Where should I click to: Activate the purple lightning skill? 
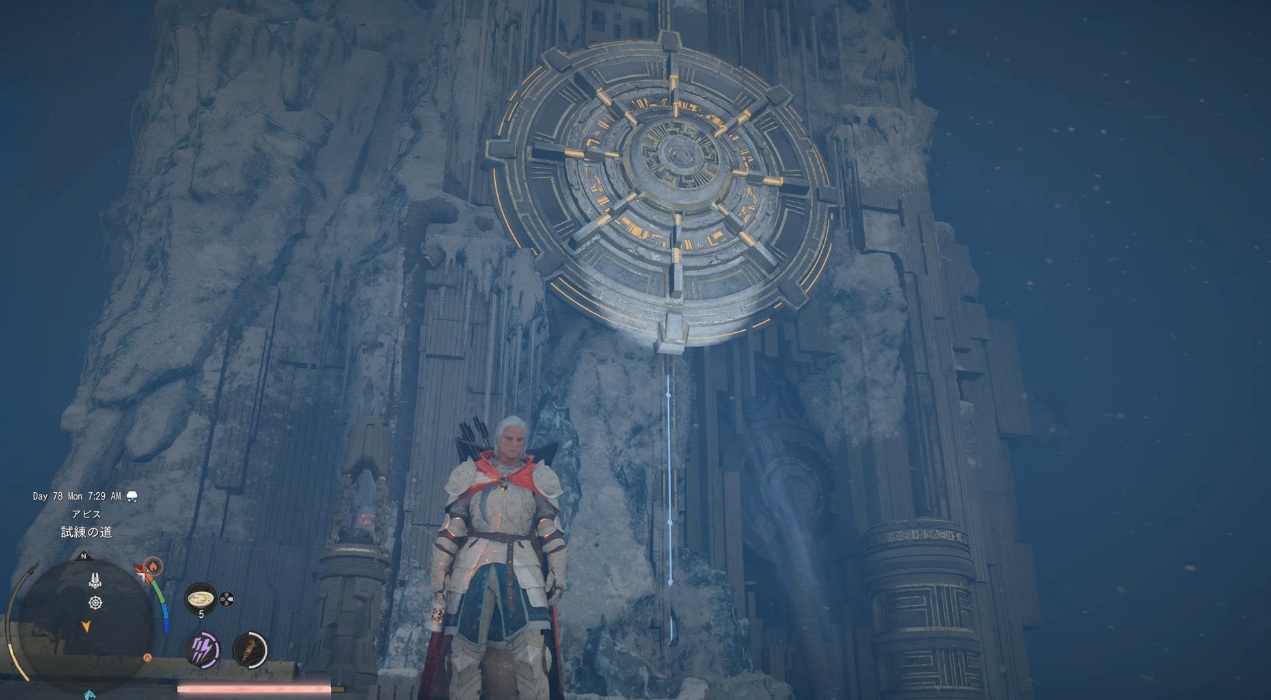click(x=204, y=650)
